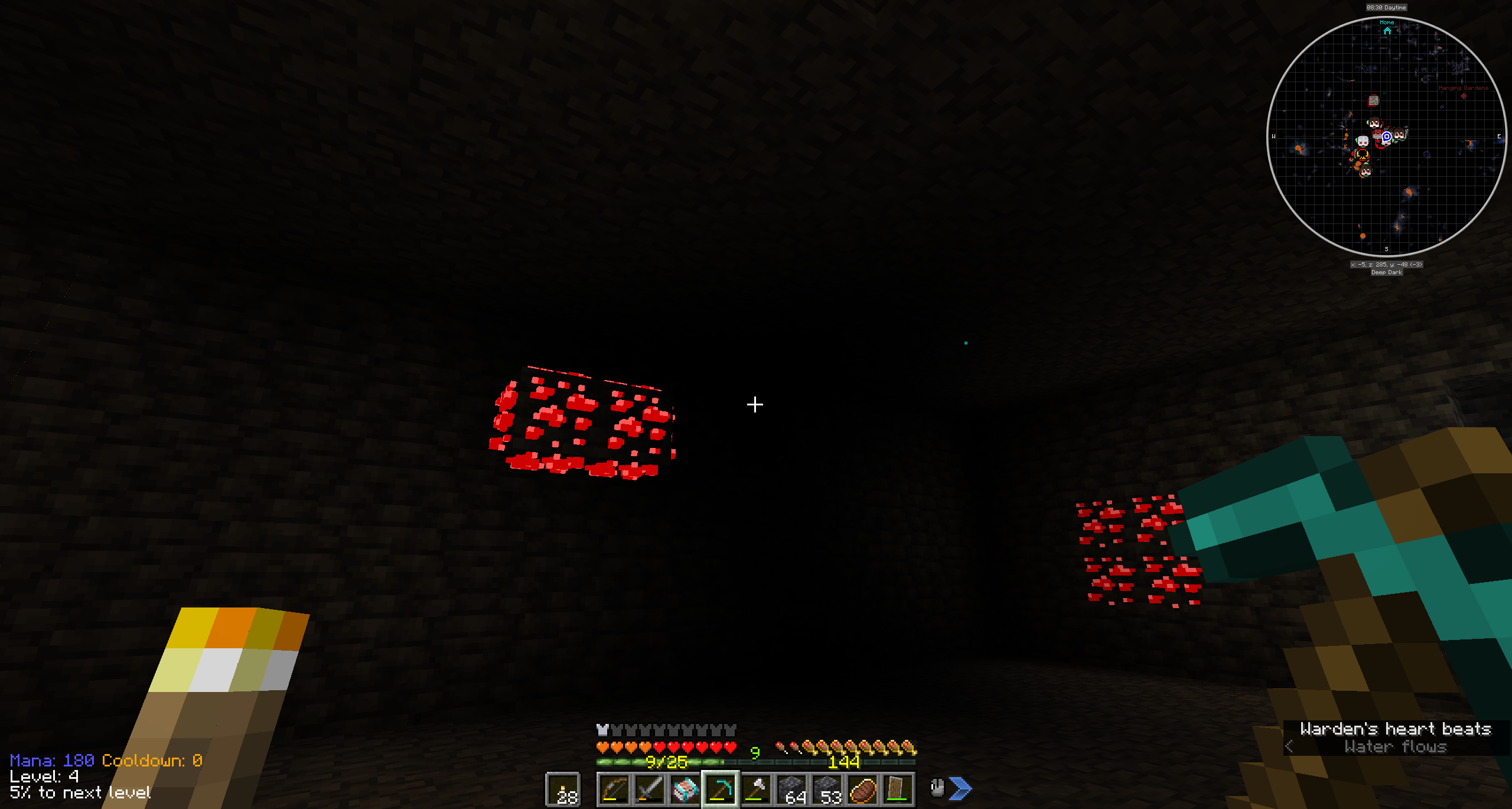
Task: Switch to the iron axe slot
Action: (x=755, y=789)
